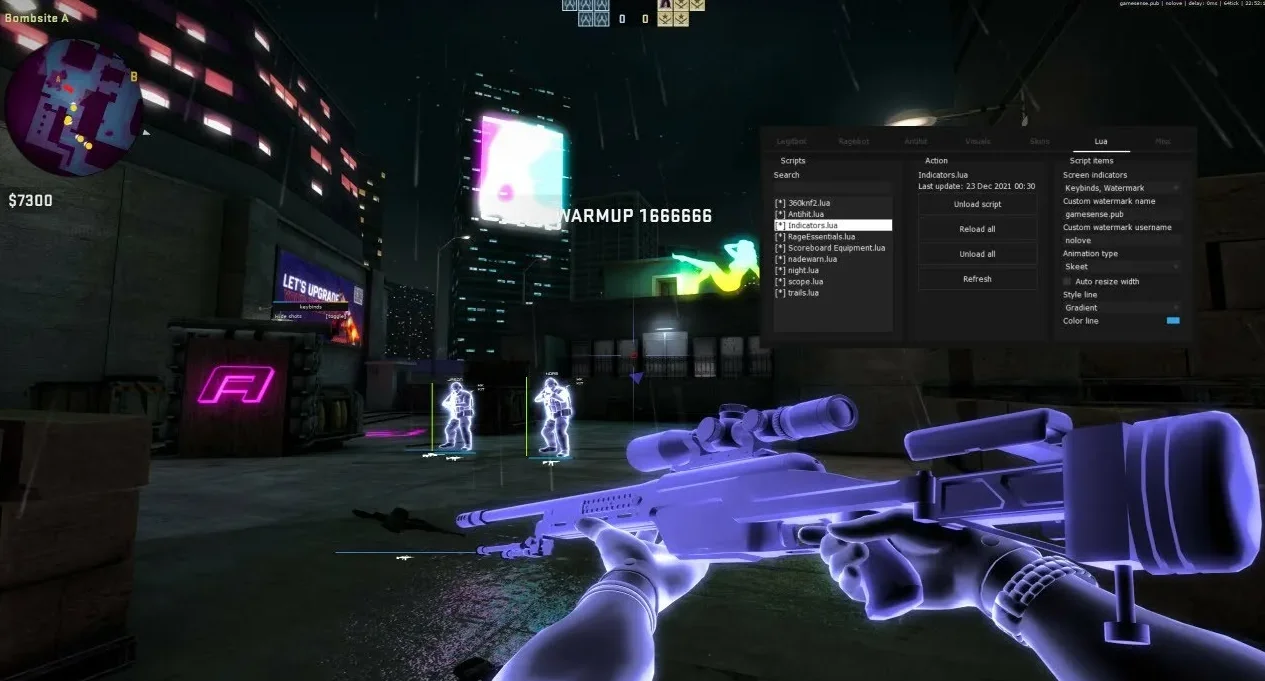Image resolution: width=1265 pixels, height=681 pixels.
Task: Choose trails.lua from the scripts list
Action: pyautogui.click(x=804, y=293)
